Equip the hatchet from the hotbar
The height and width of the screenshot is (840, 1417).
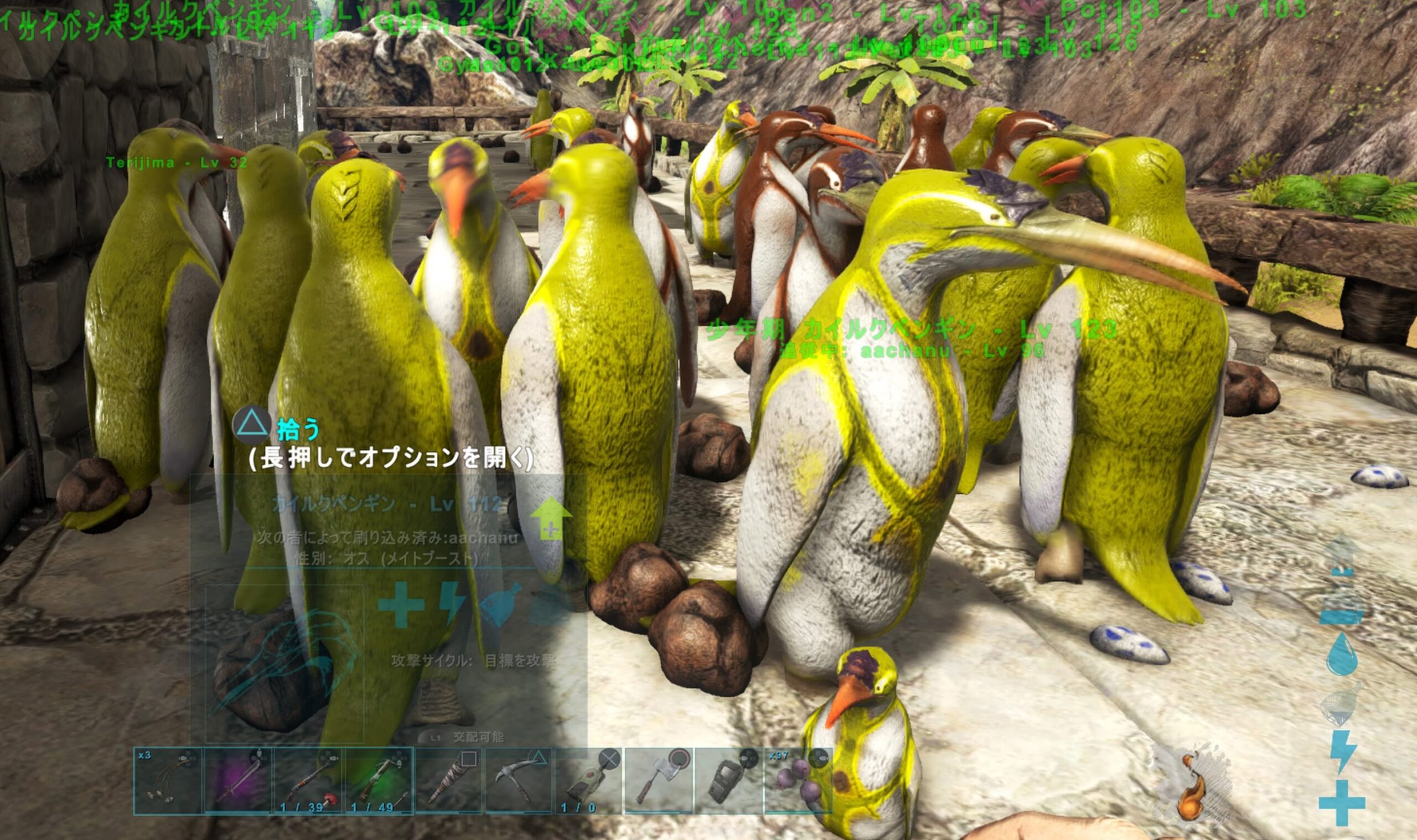coord(659,781)
